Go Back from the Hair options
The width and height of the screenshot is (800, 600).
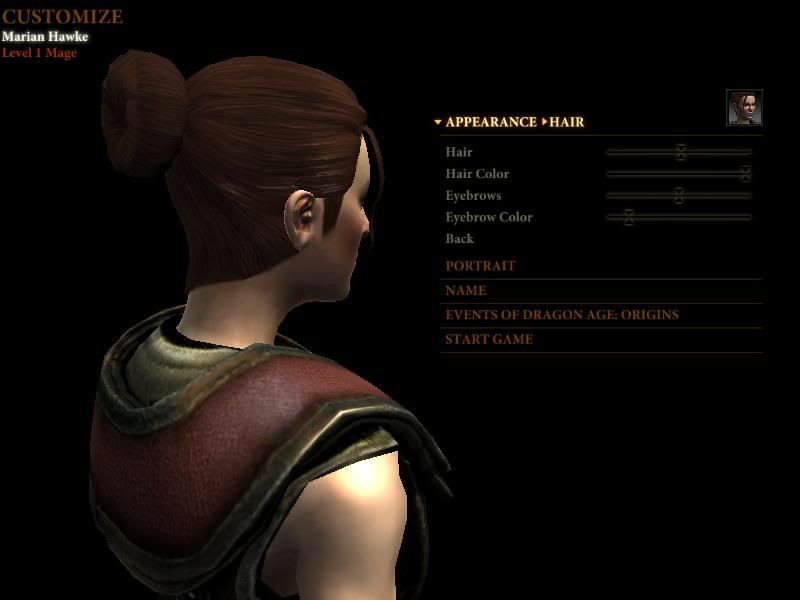click(460, 239)
